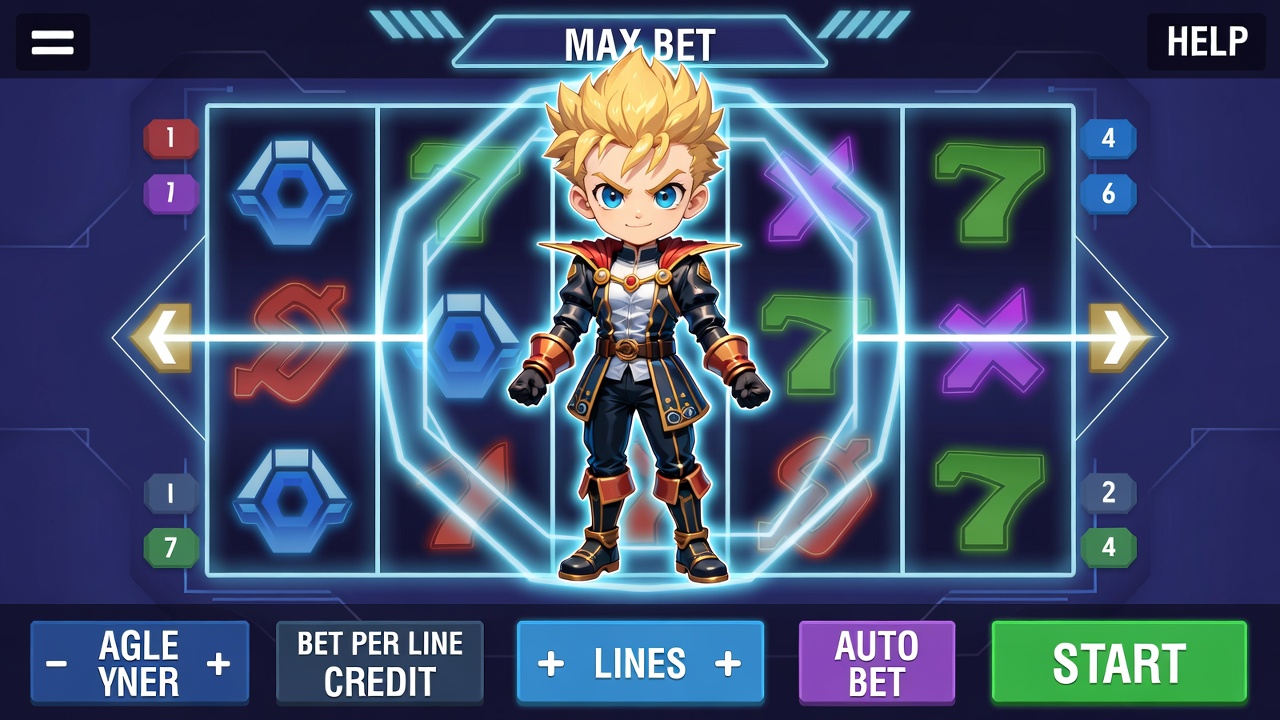1280x720 pixels.
Task: Select the red payline marker 1
Action: (x=171, y=138)
